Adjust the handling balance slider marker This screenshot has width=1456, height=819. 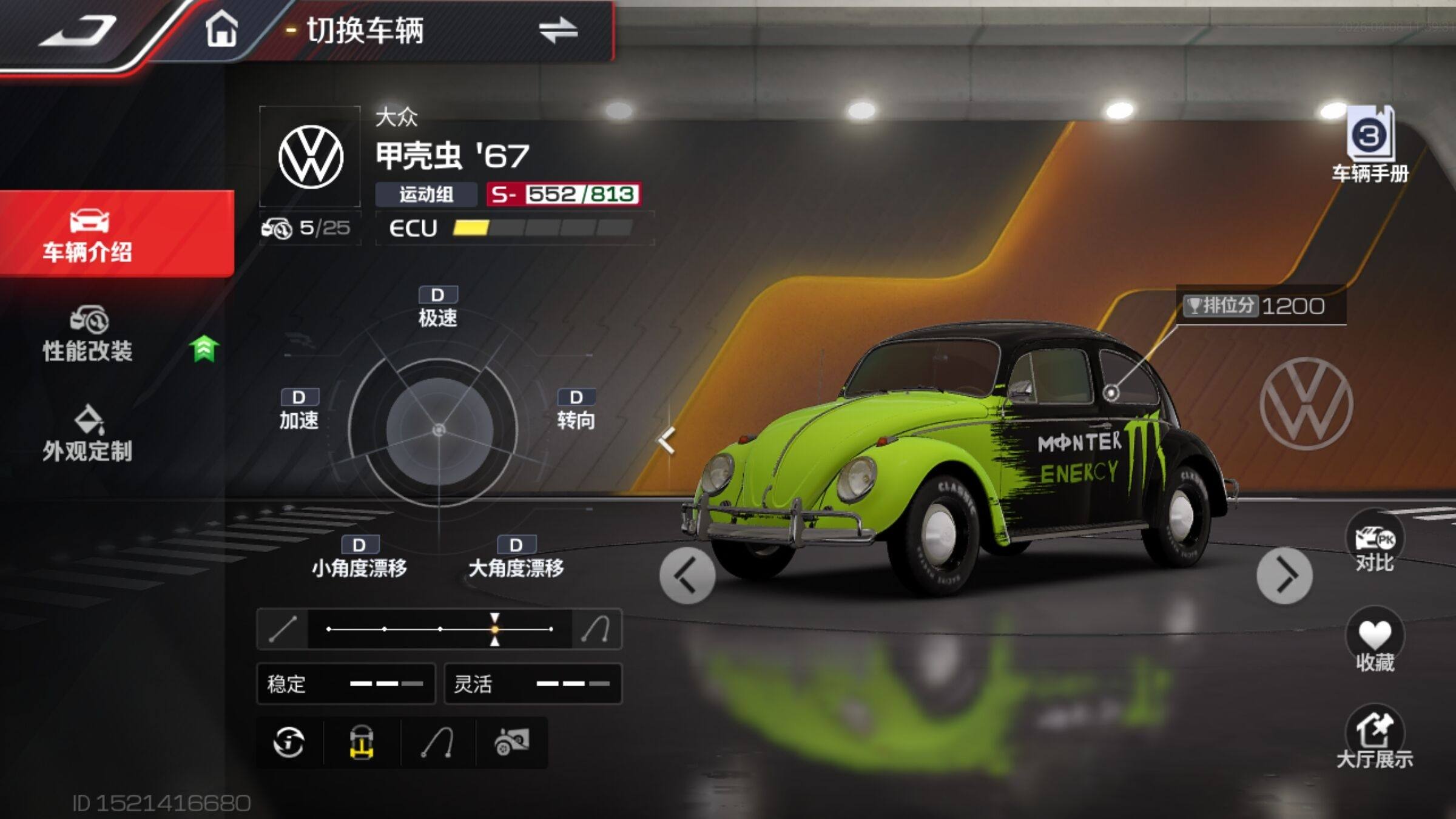pyautogui.click(x=495, y=629)
